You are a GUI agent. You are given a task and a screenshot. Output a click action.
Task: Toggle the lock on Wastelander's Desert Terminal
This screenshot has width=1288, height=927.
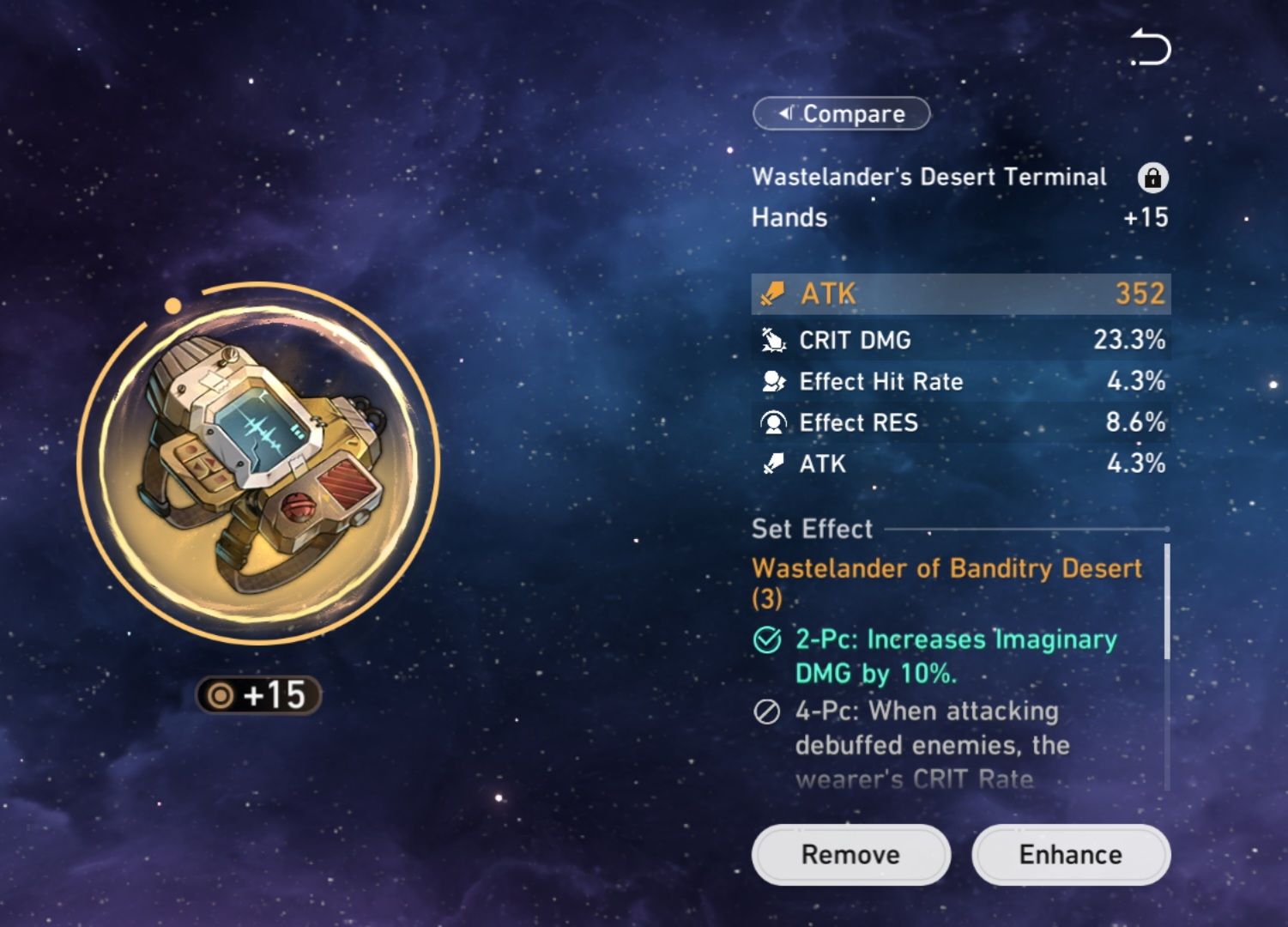(1153, 179)
